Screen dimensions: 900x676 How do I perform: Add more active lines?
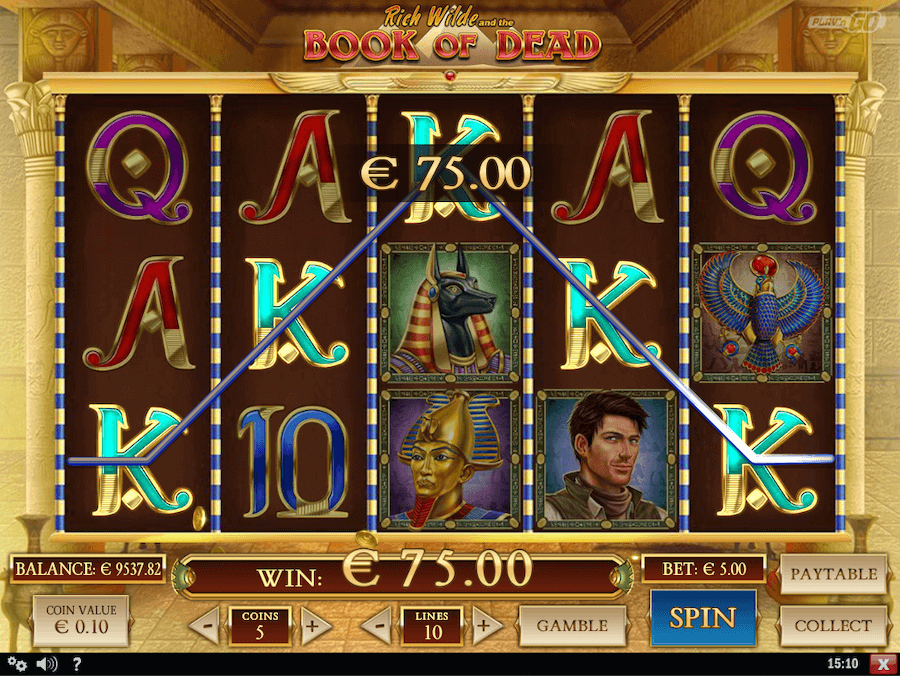[485, 627]
